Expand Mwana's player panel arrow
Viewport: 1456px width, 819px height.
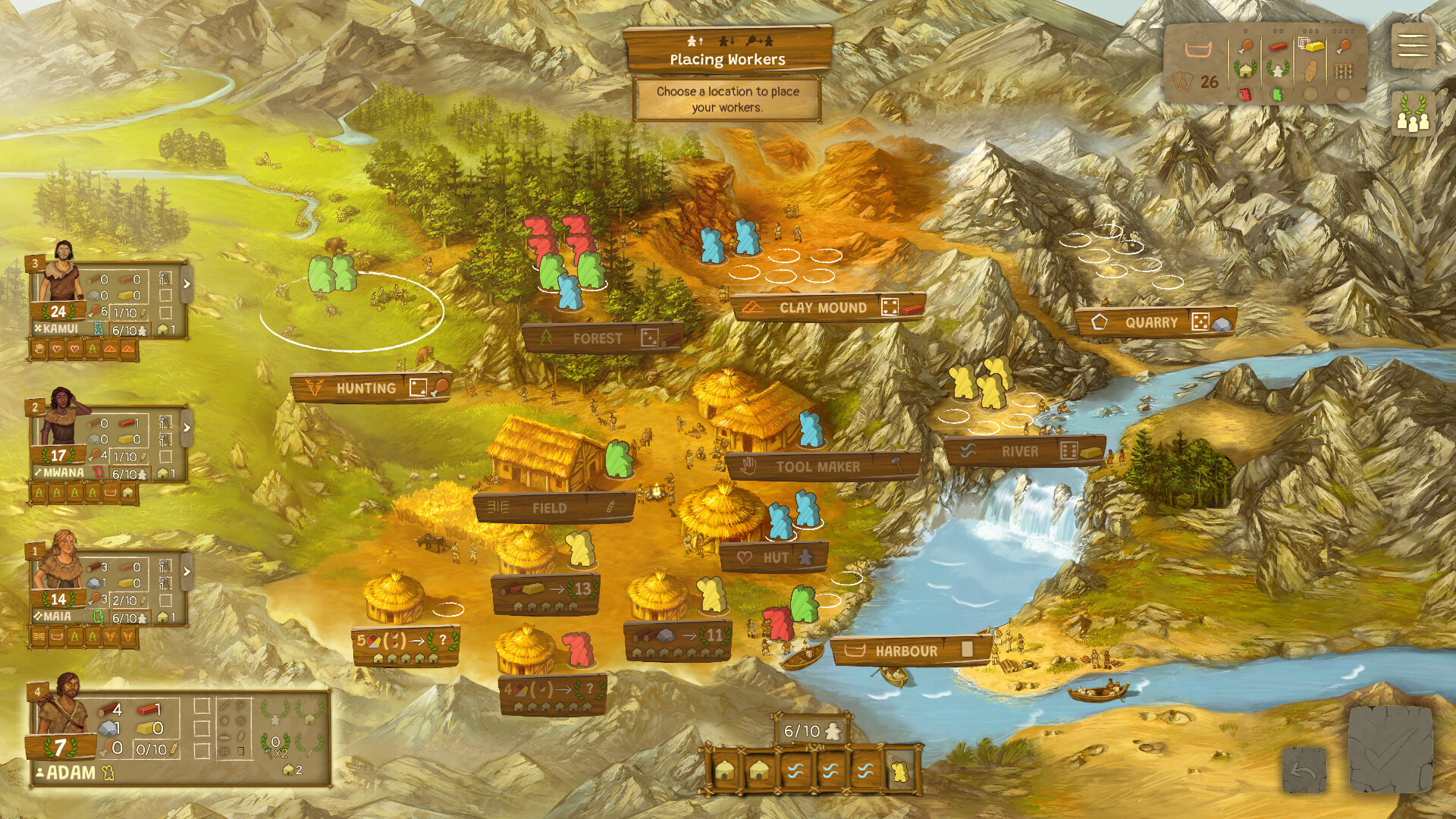[x=187, y=428]
